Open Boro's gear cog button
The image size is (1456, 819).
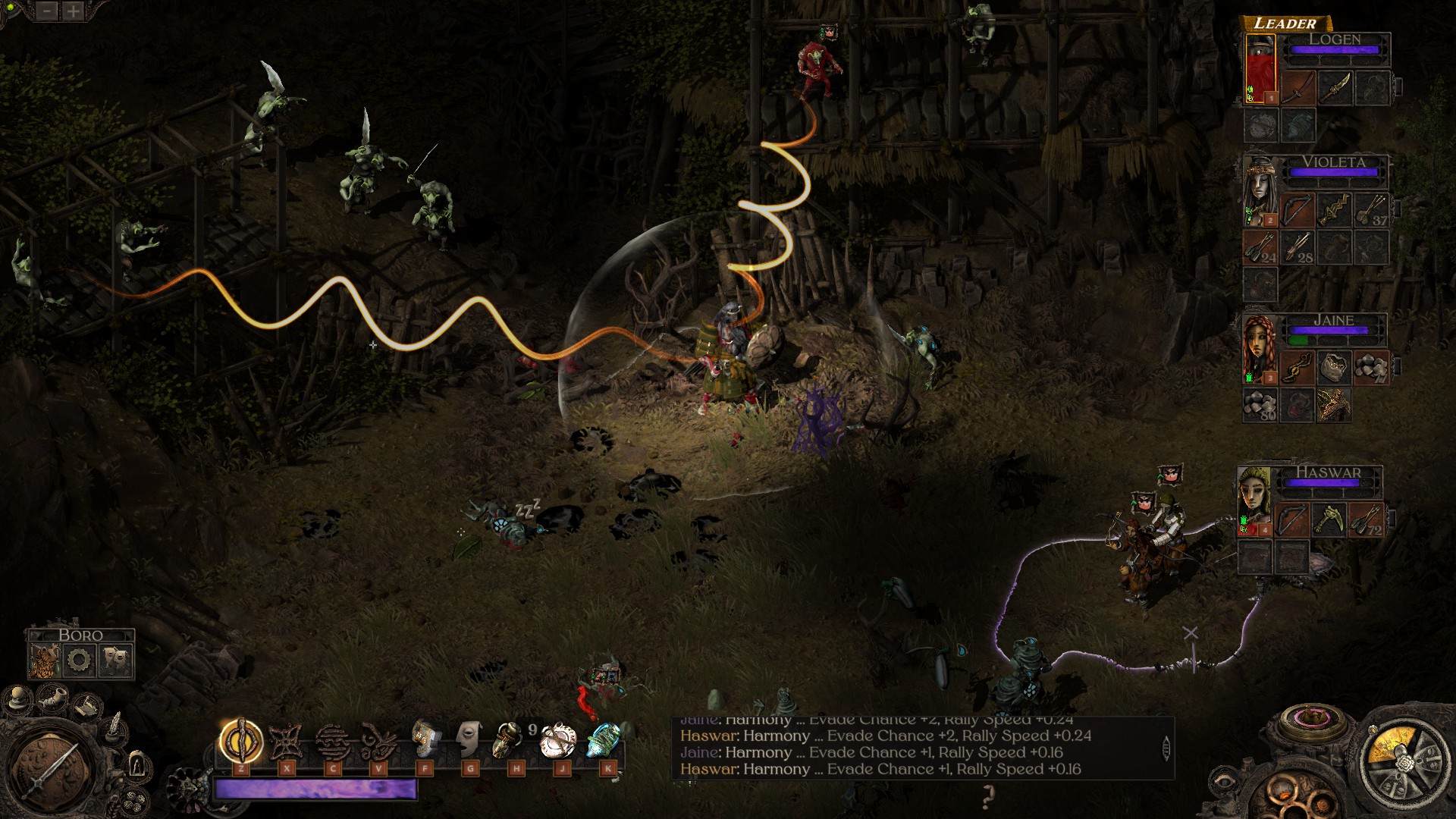point(80,661)
